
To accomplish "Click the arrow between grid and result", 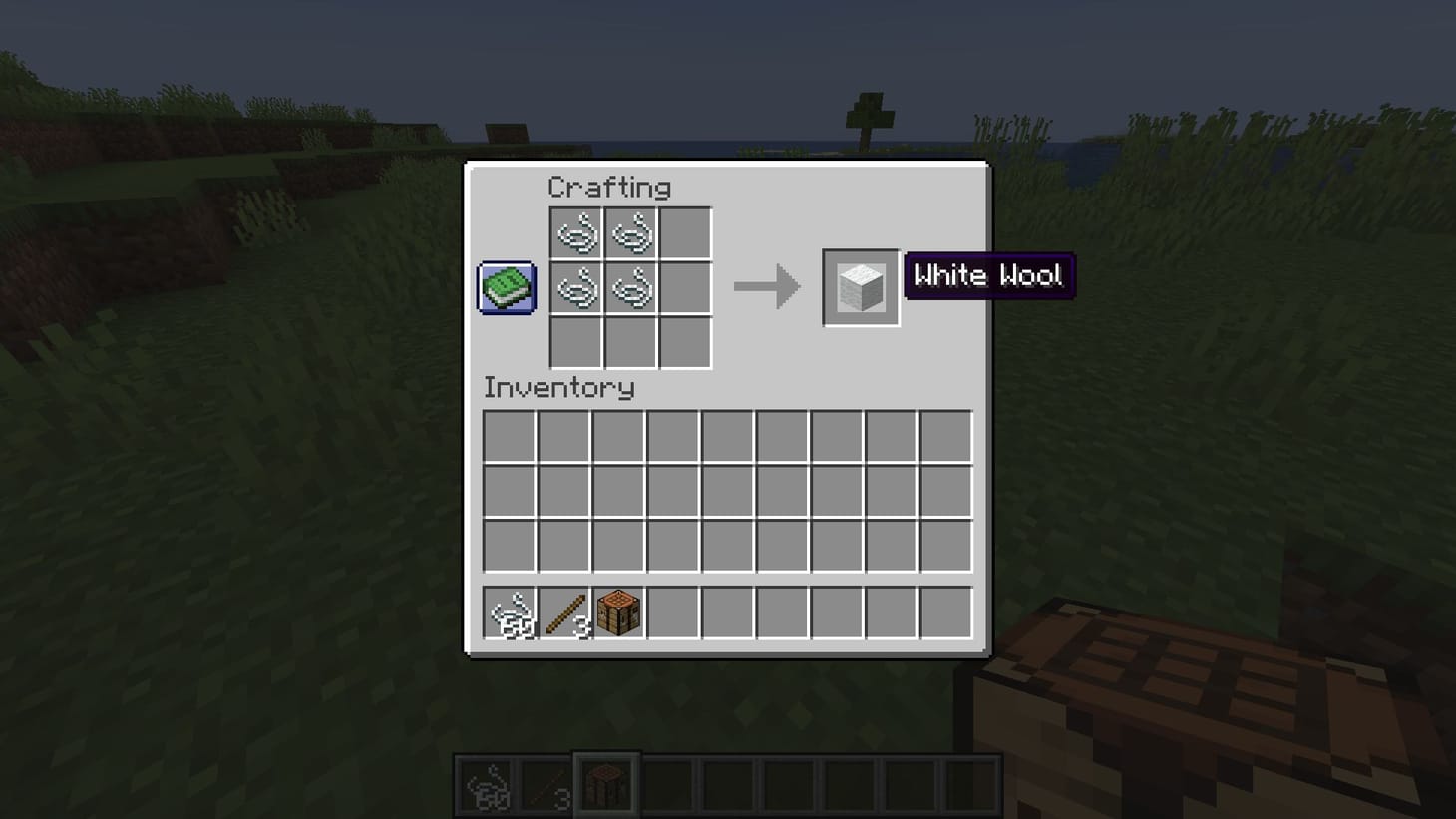I will click(768, 287).
